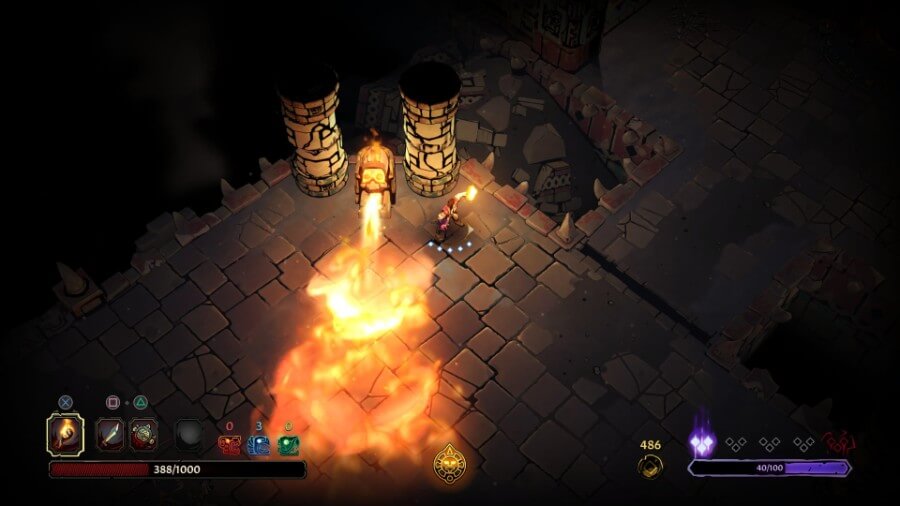Image resolution: width=900 pixels, height=506 pixels.
Task: Click the blue glyph key icon
Action: tap(259, 446)
